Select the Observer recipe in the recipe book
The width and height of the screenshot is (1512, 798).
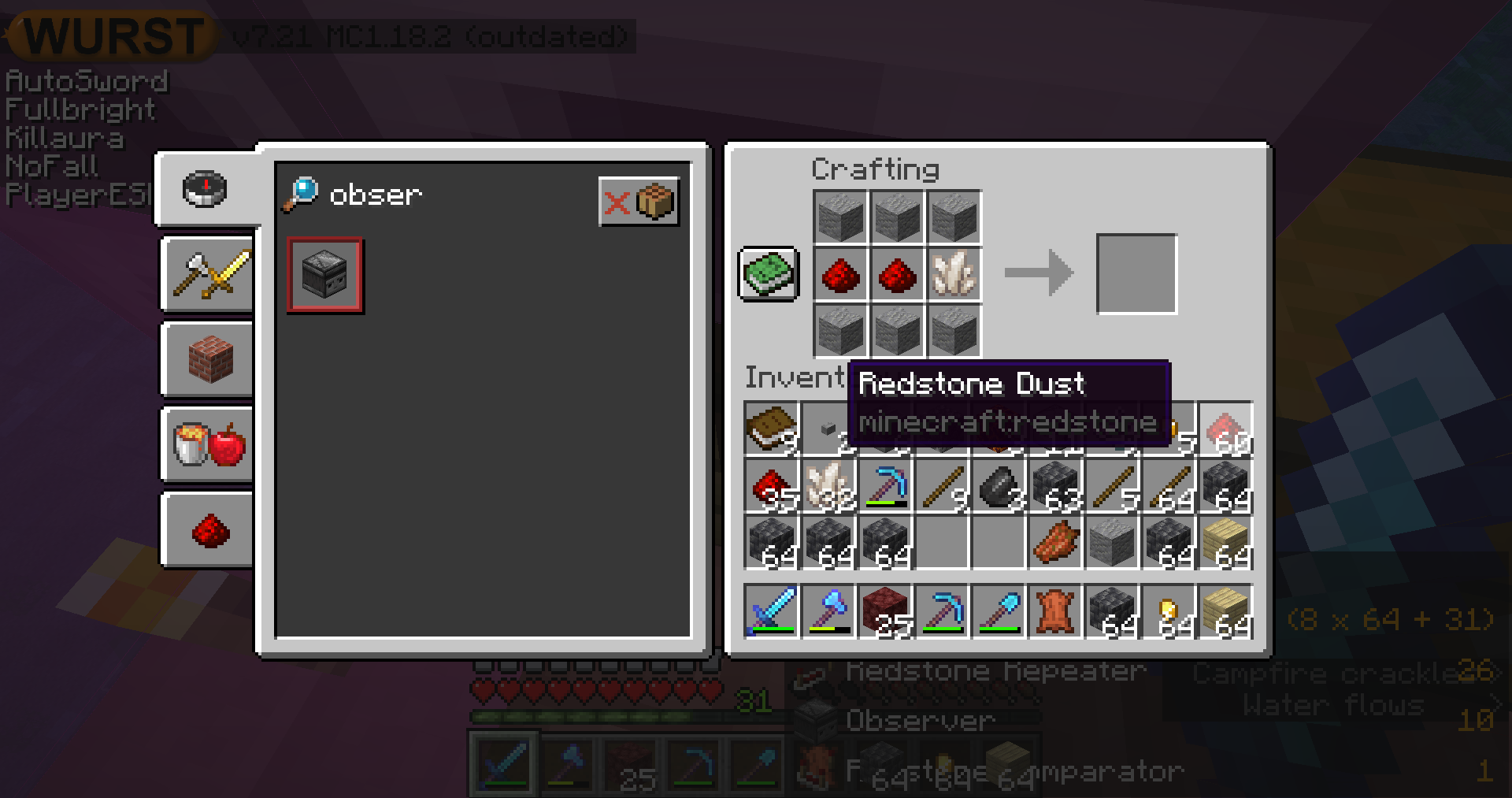click(x=324, y=275)
